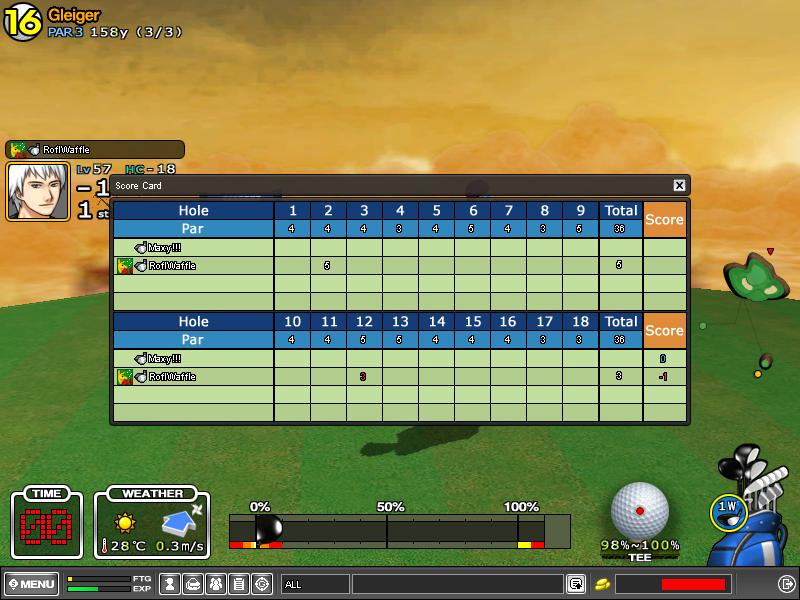
Task: Click the crosshair target toolbar icon
Action: pyautogui.click(x=262, y=584)
